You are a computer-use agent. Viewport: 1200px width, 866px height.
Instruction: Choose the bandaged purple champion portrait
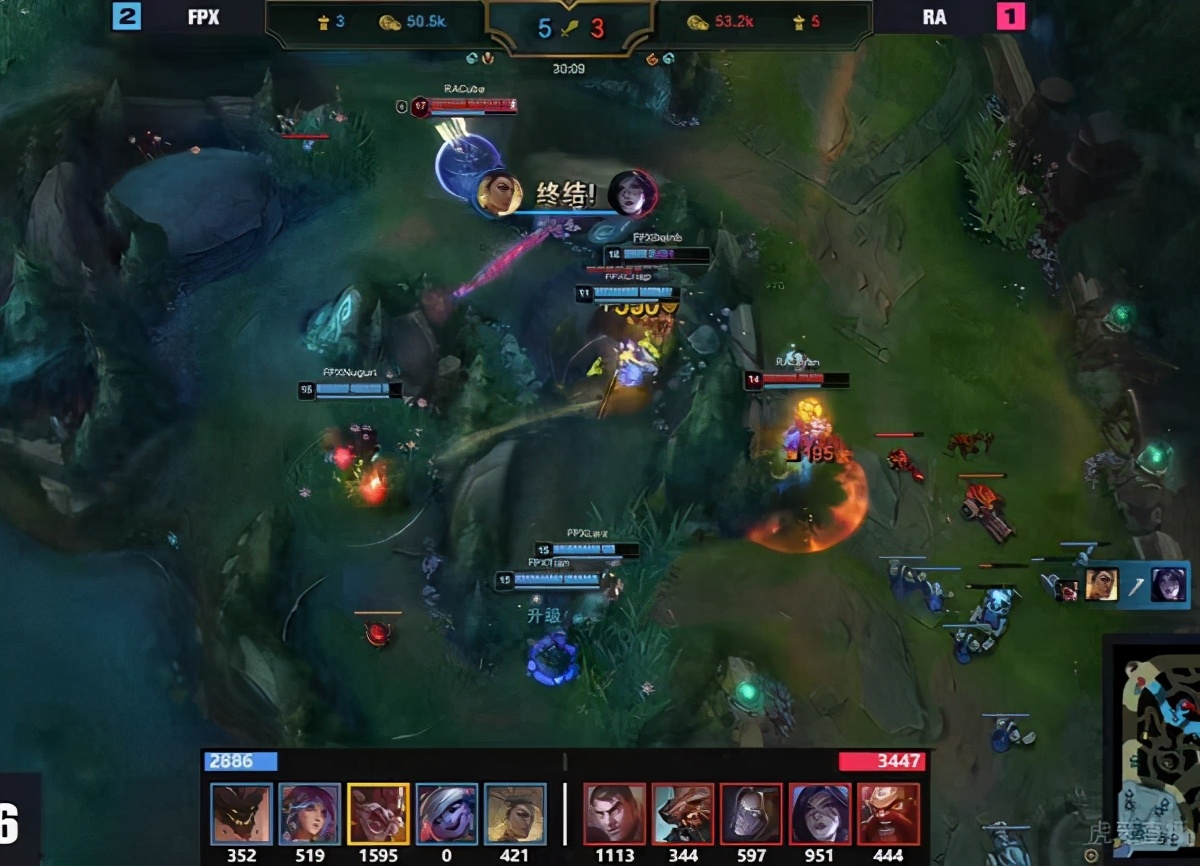pyautogui.click(x=446, y=814)
